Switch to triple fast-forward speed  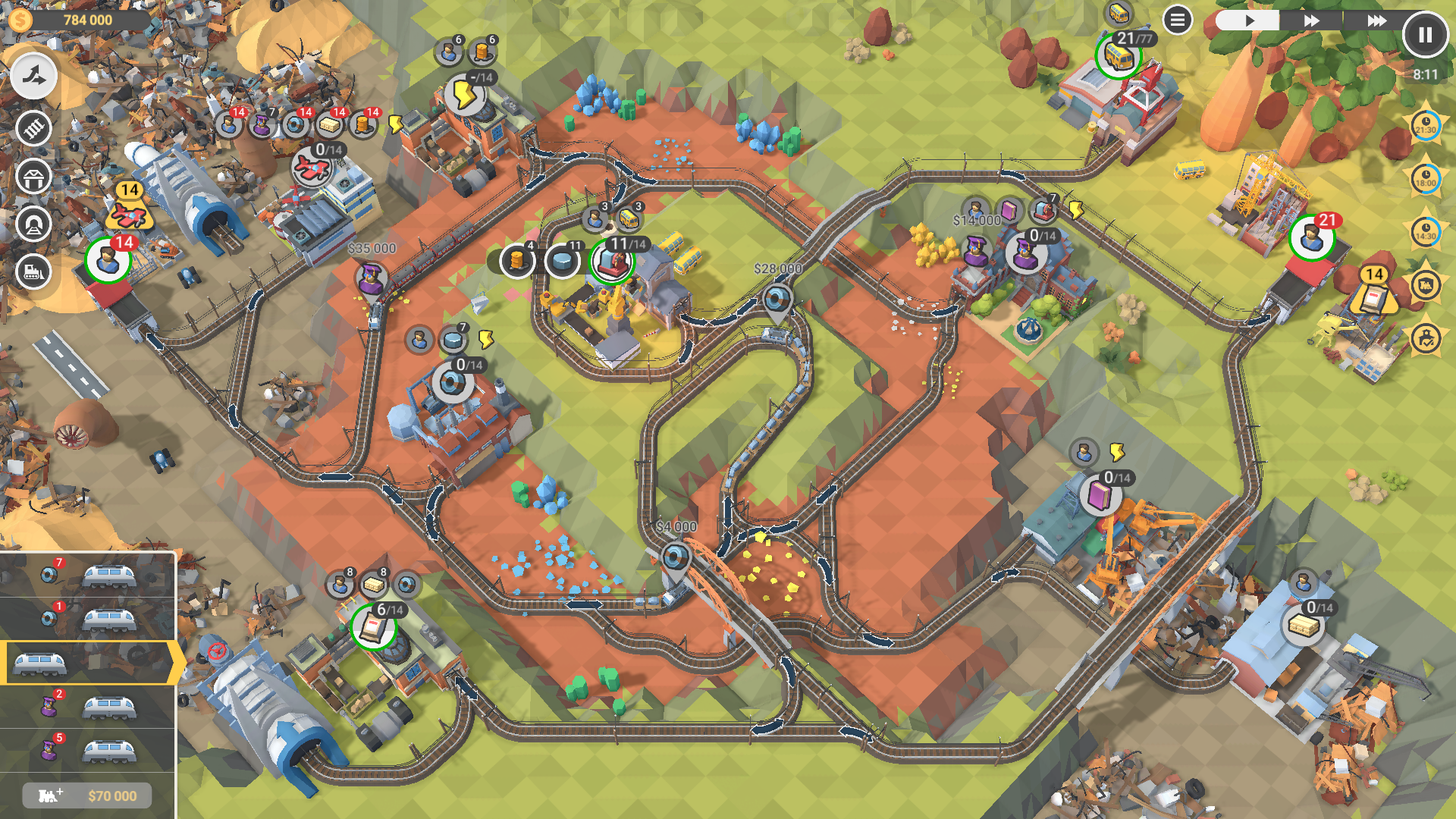[x=1376, y=20]
